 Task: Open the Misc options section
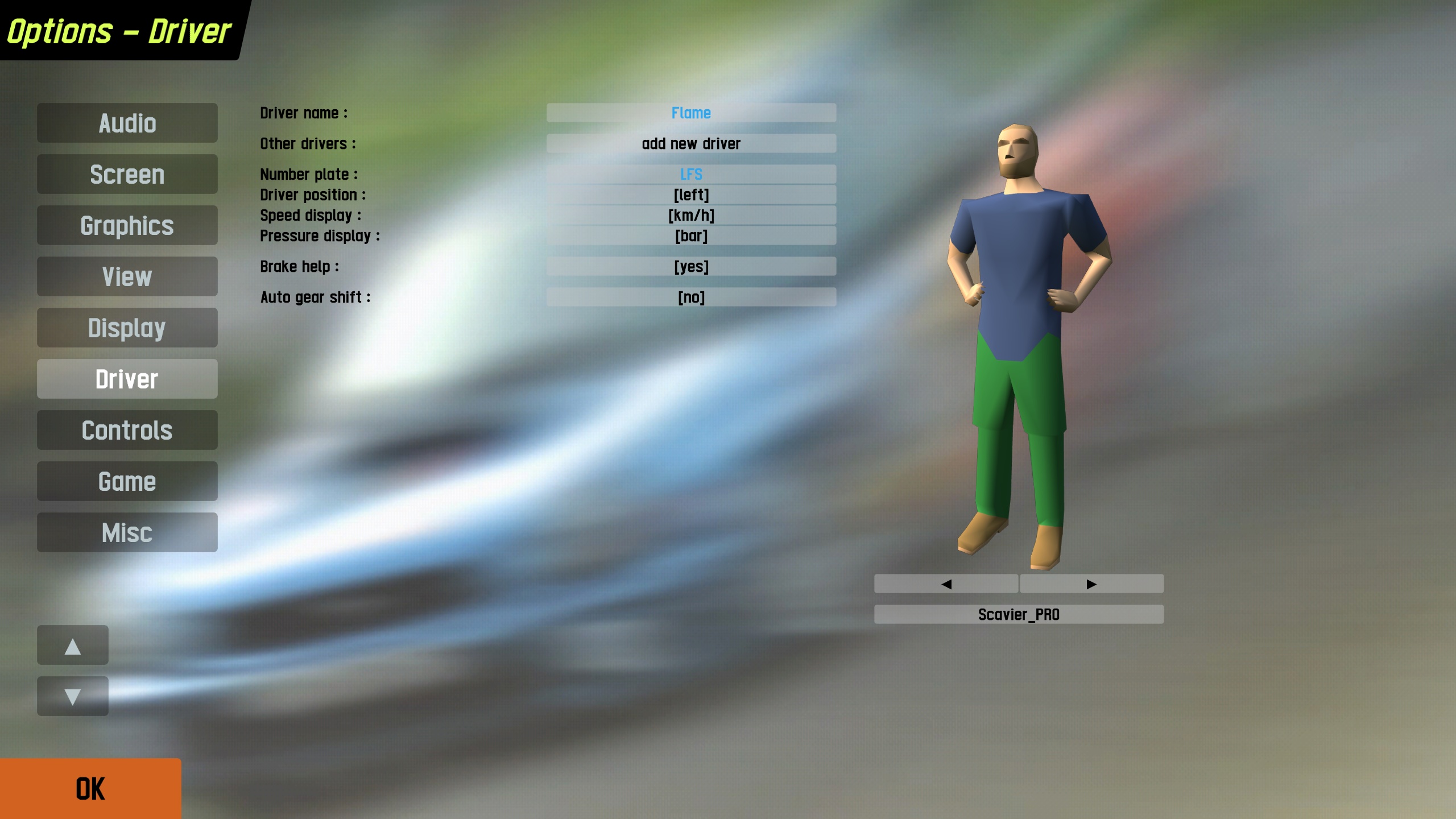pyautogui.click(x=127, y=532)
